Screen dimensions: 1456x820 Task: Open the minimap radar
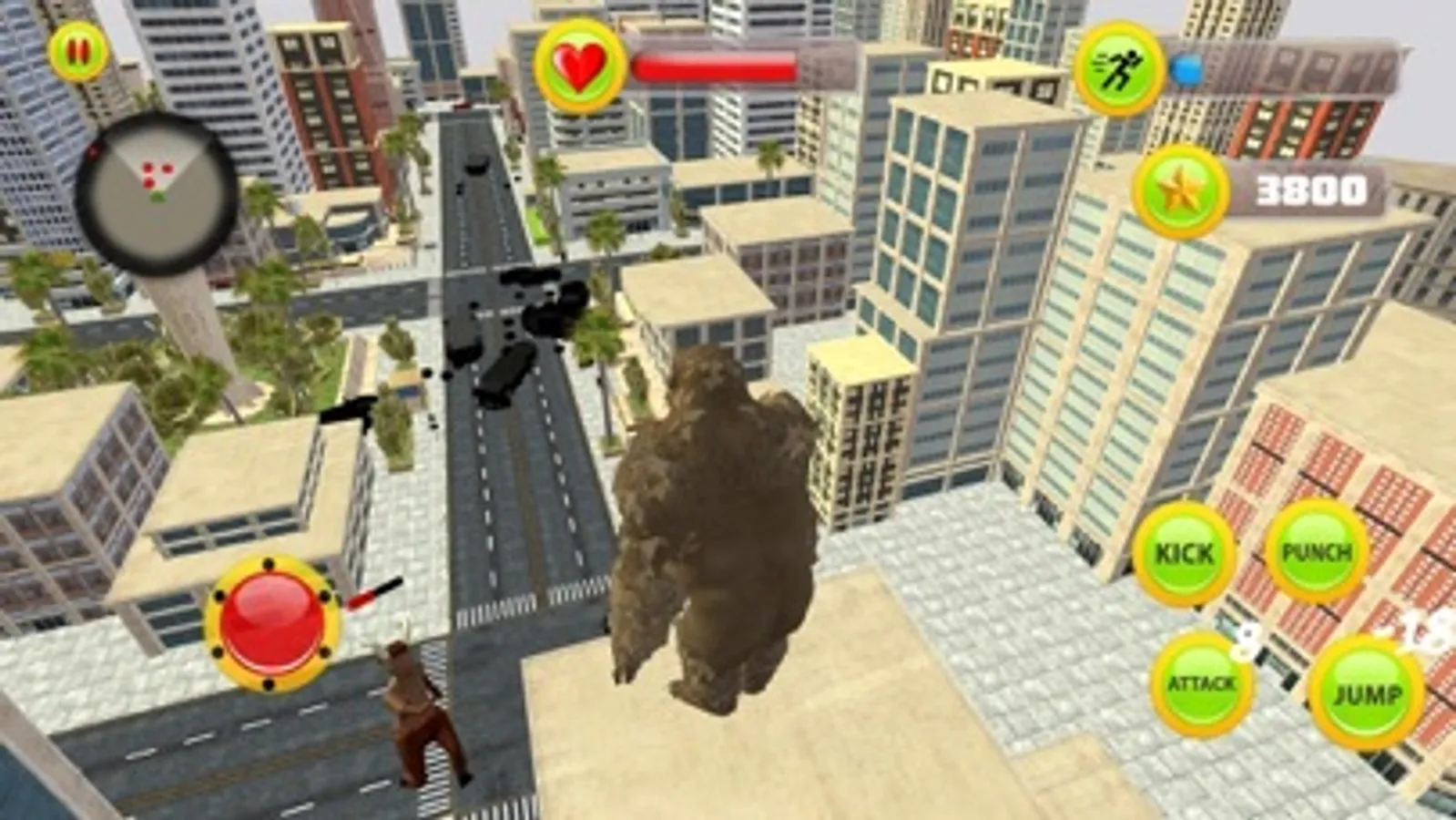coord(157,186)
